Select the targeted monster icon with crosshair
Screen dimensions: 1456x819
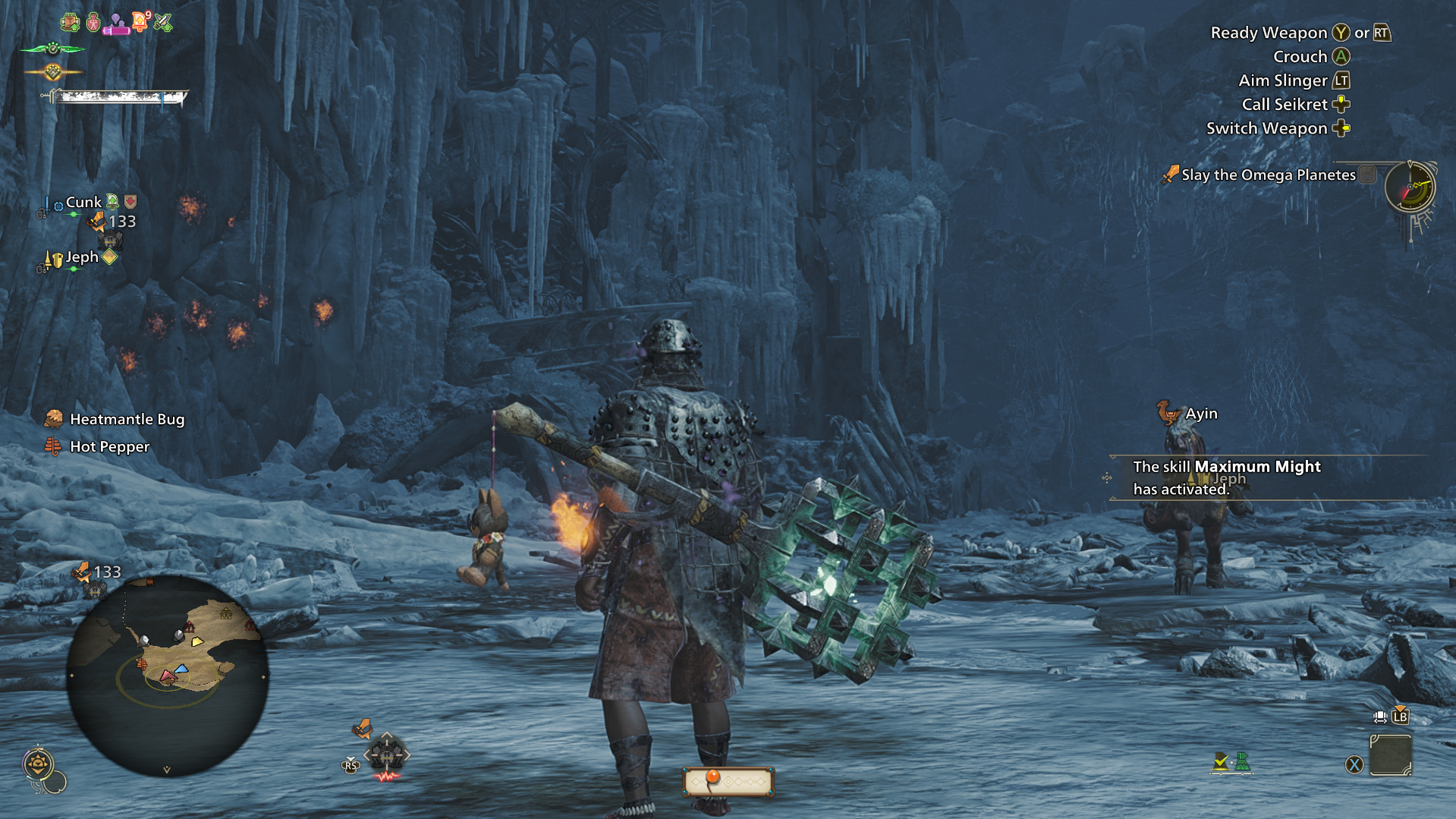(386, 755)
